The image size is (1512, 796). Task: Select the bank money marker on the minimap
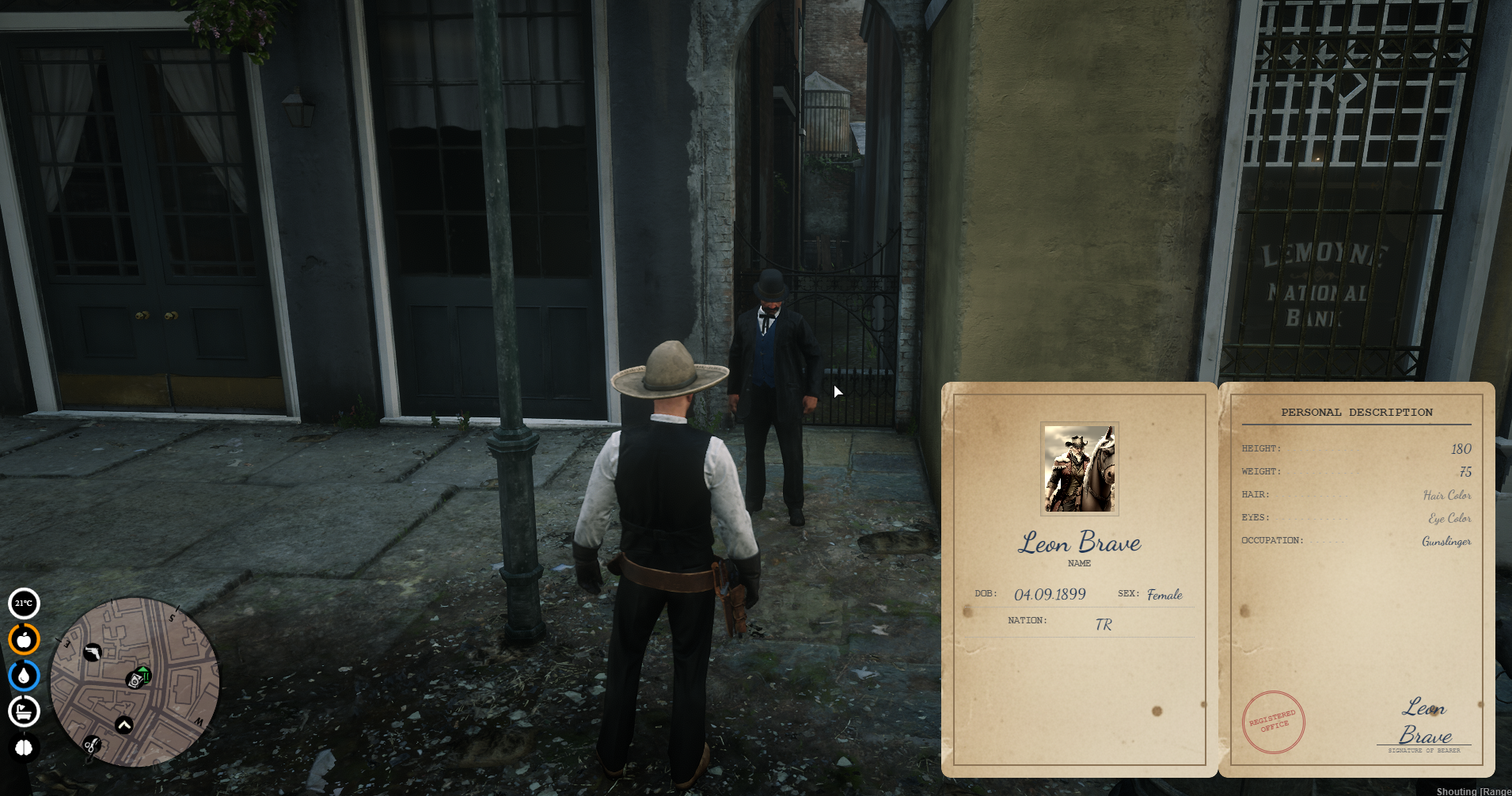click(139, 678)
